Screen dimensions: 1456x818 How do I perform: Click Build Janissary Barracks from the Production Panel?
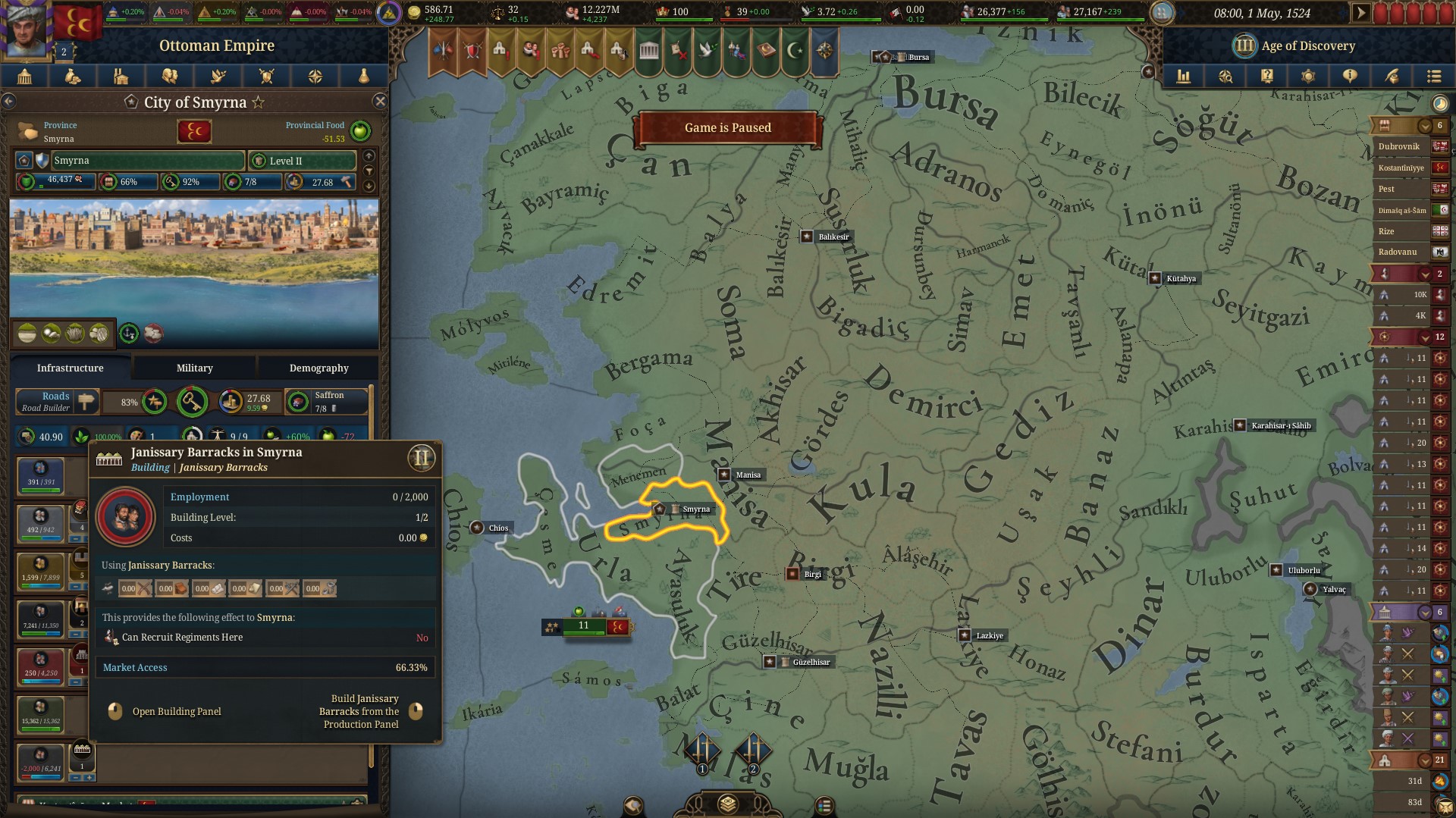362,711
